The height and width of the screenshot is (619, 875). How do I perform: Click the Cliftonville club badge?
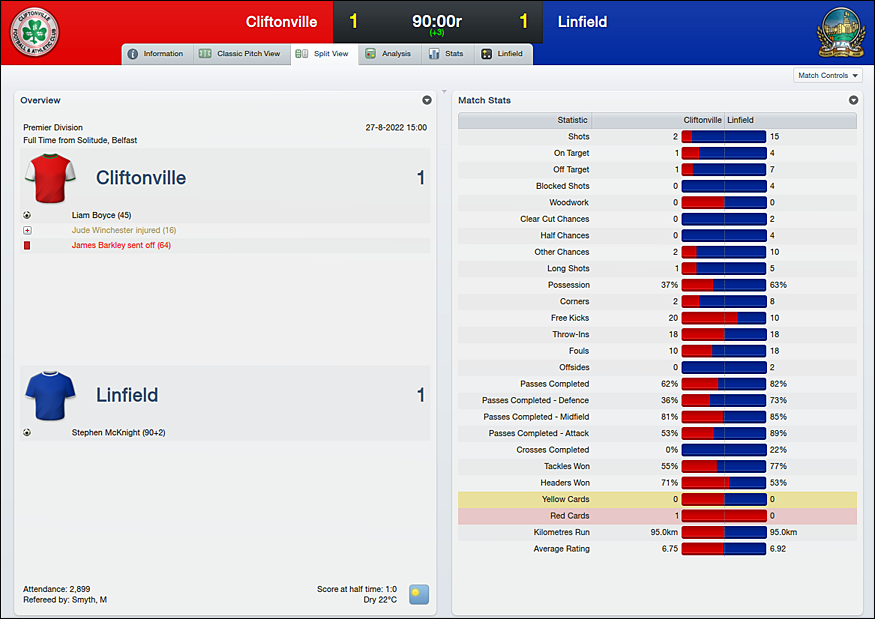click(35, 33)
